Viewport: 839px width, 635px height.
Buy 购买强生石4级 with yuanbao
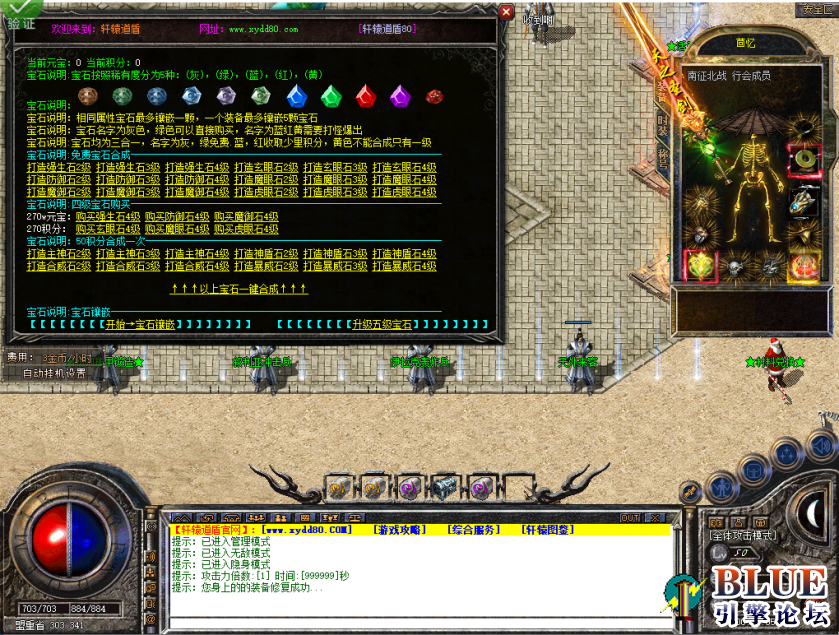(x=107, y=216)
